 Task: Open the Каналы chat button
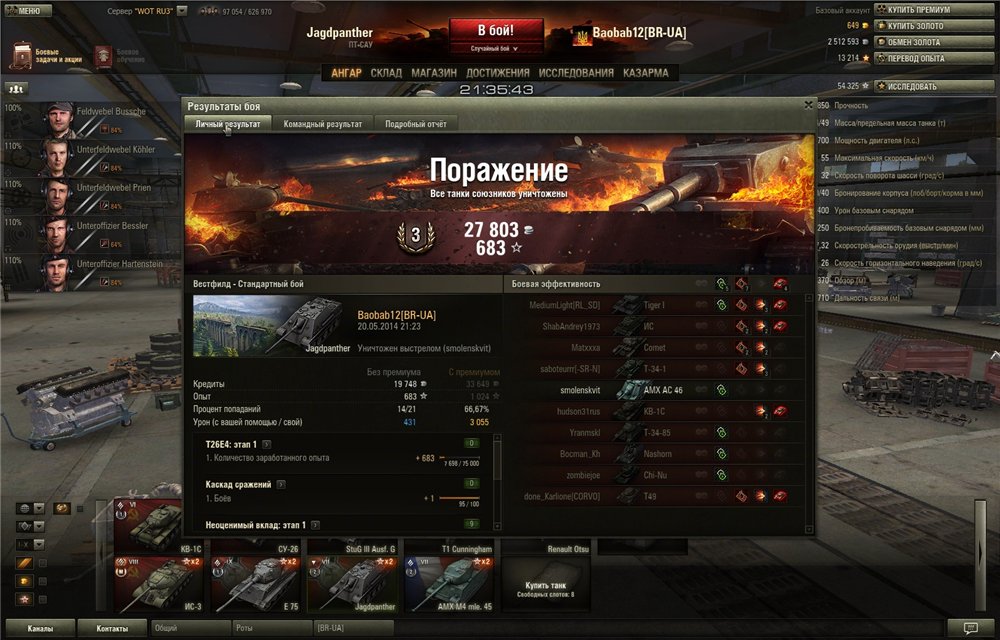40,629
